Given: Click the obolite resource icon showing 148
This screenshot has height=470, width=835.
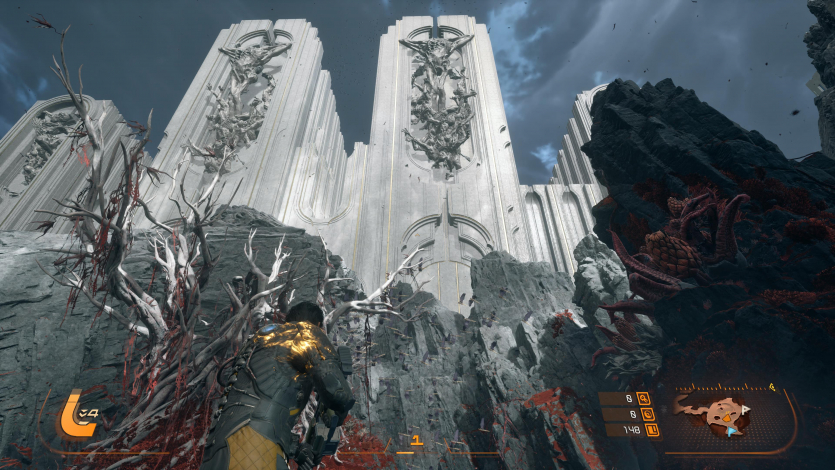Looking at the screenshot, I should click(651, 431).
